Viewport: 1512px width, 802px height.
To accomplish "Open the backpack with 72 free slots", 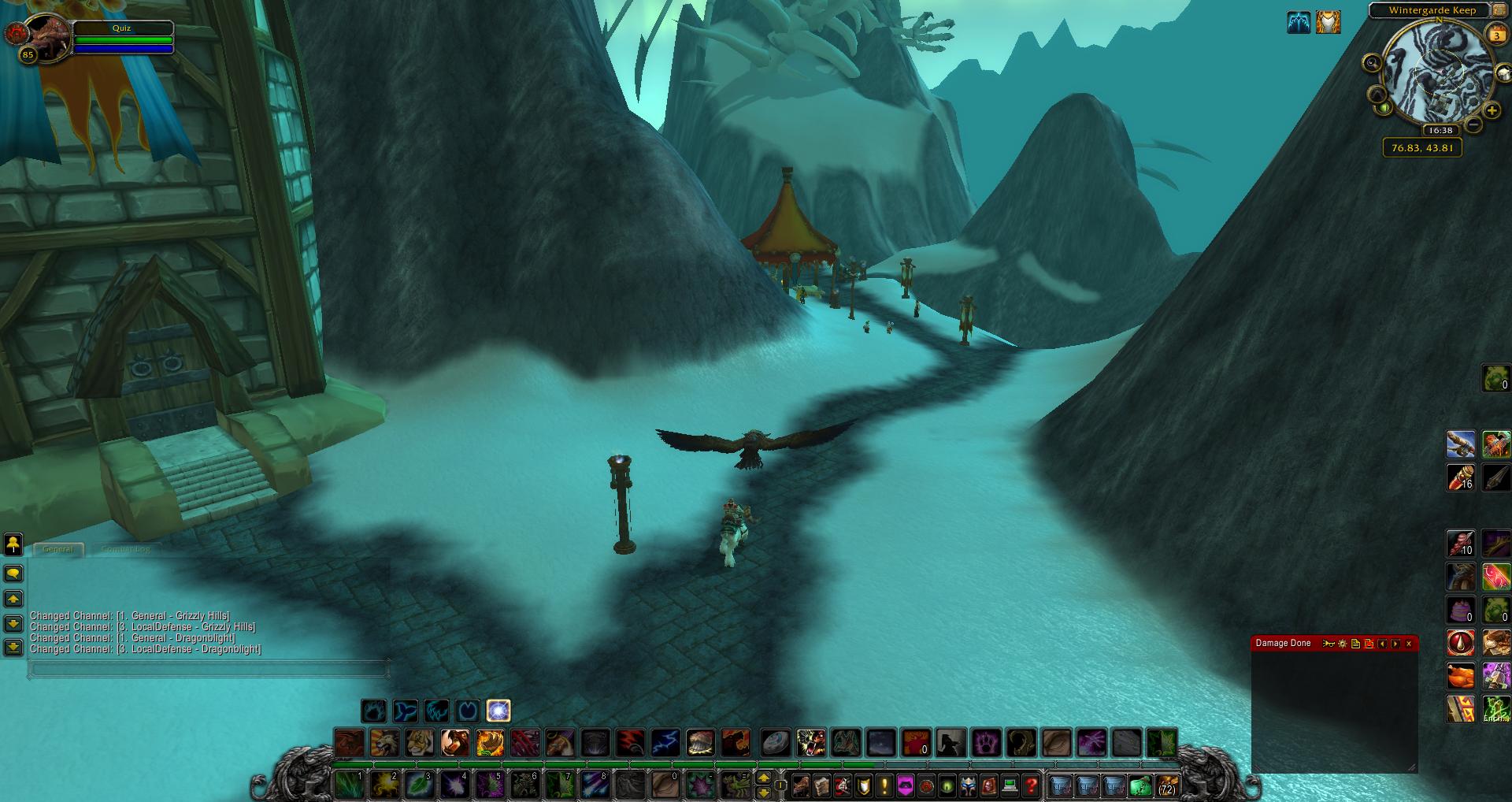I will click(1166, 785).
